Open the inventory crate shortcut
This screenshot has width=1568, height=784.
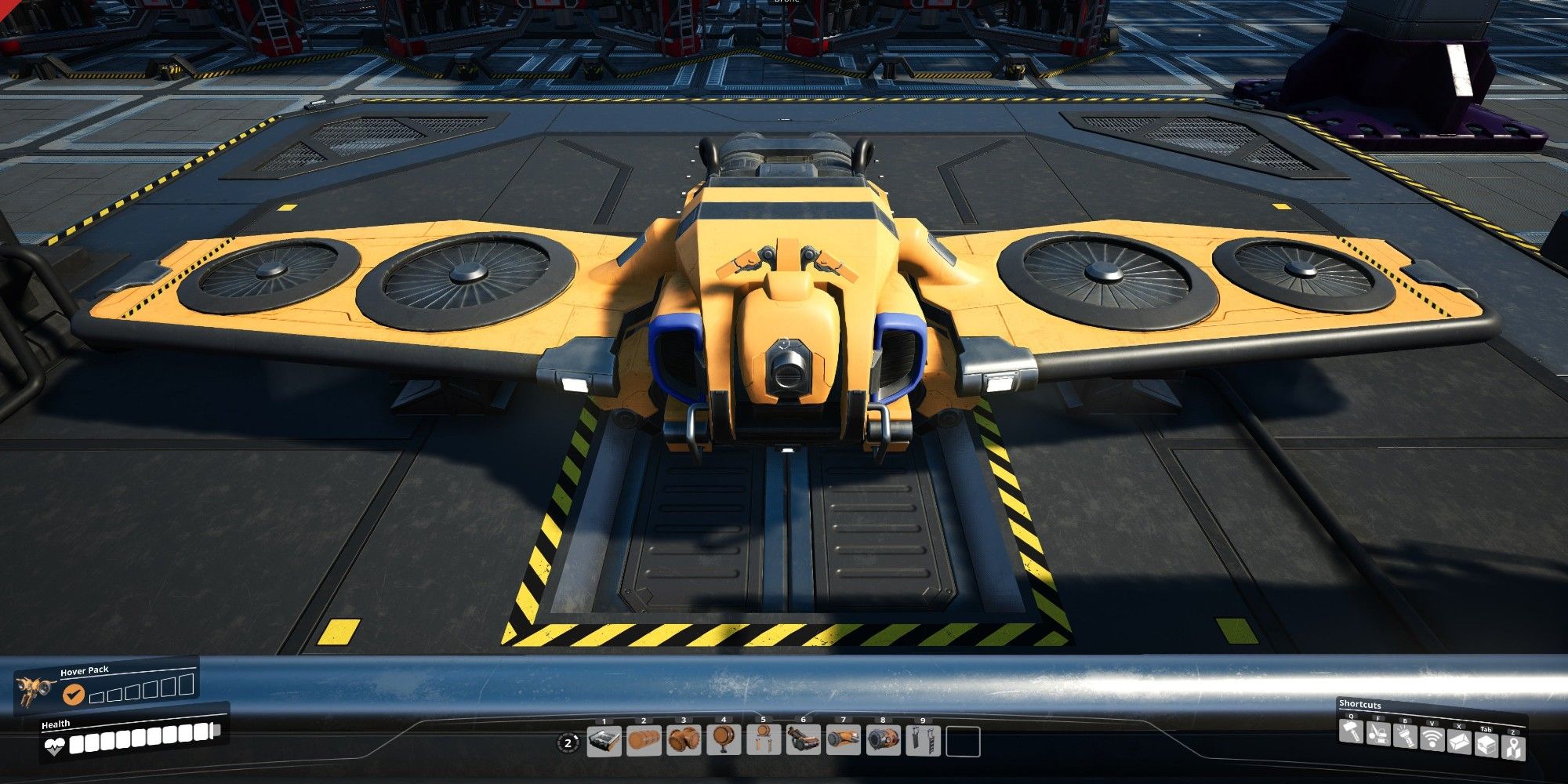(x=1486, y=745)
